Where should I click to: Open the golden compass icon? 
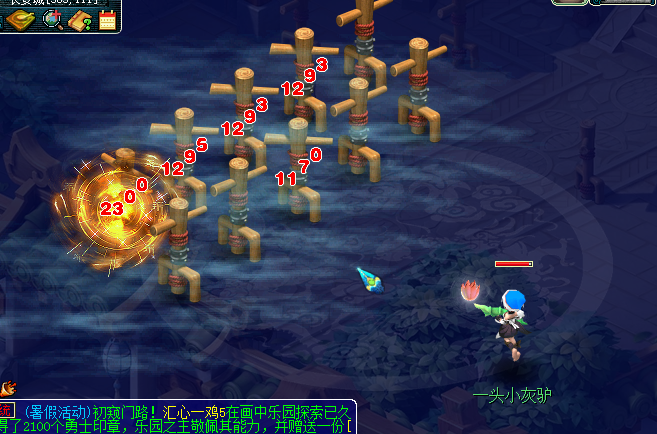pos(21,20)
